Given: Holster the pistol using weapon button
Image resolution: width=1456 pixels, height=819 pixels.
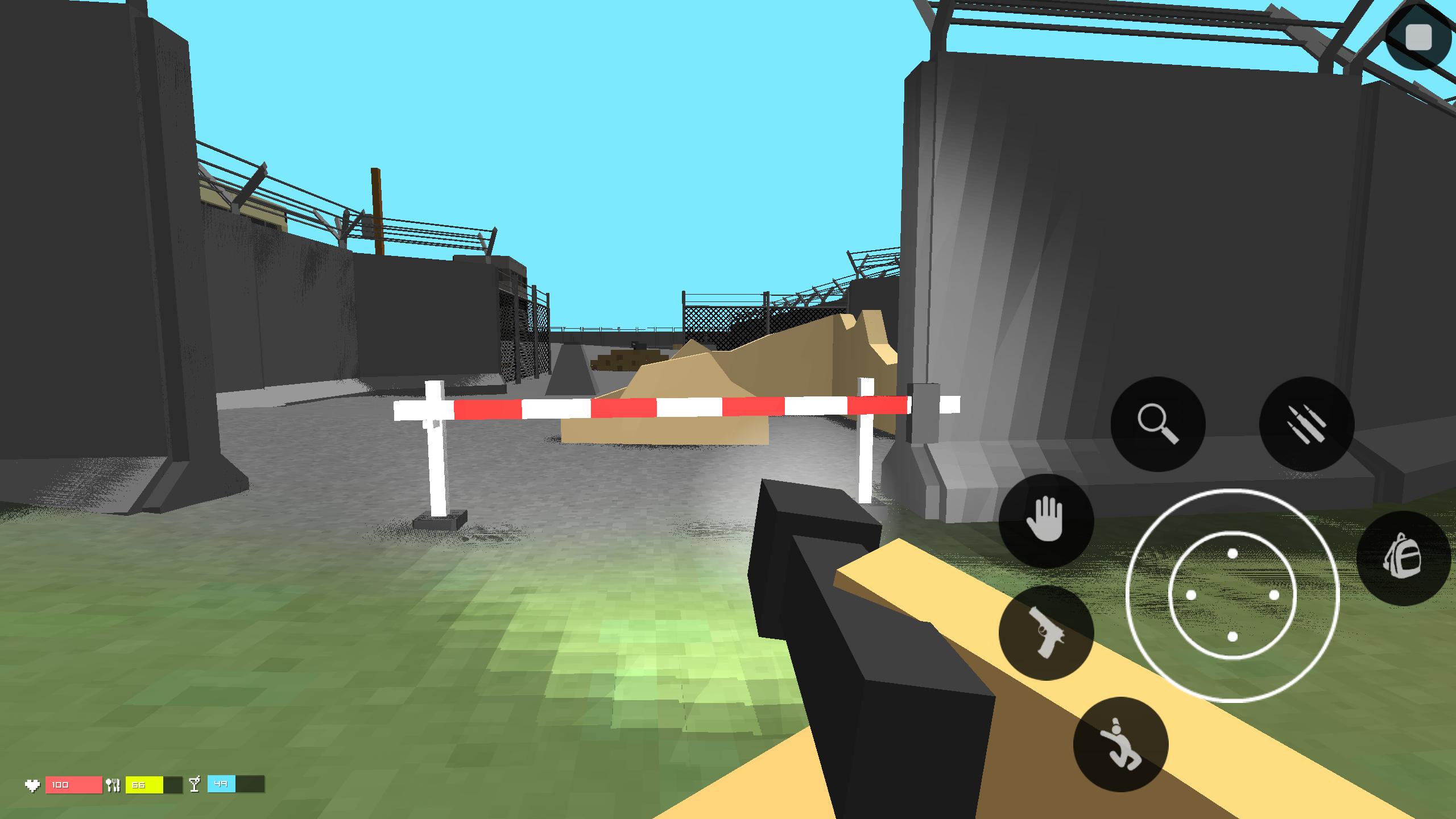Looking at the screenshot, I should [x=1045, y=634].
